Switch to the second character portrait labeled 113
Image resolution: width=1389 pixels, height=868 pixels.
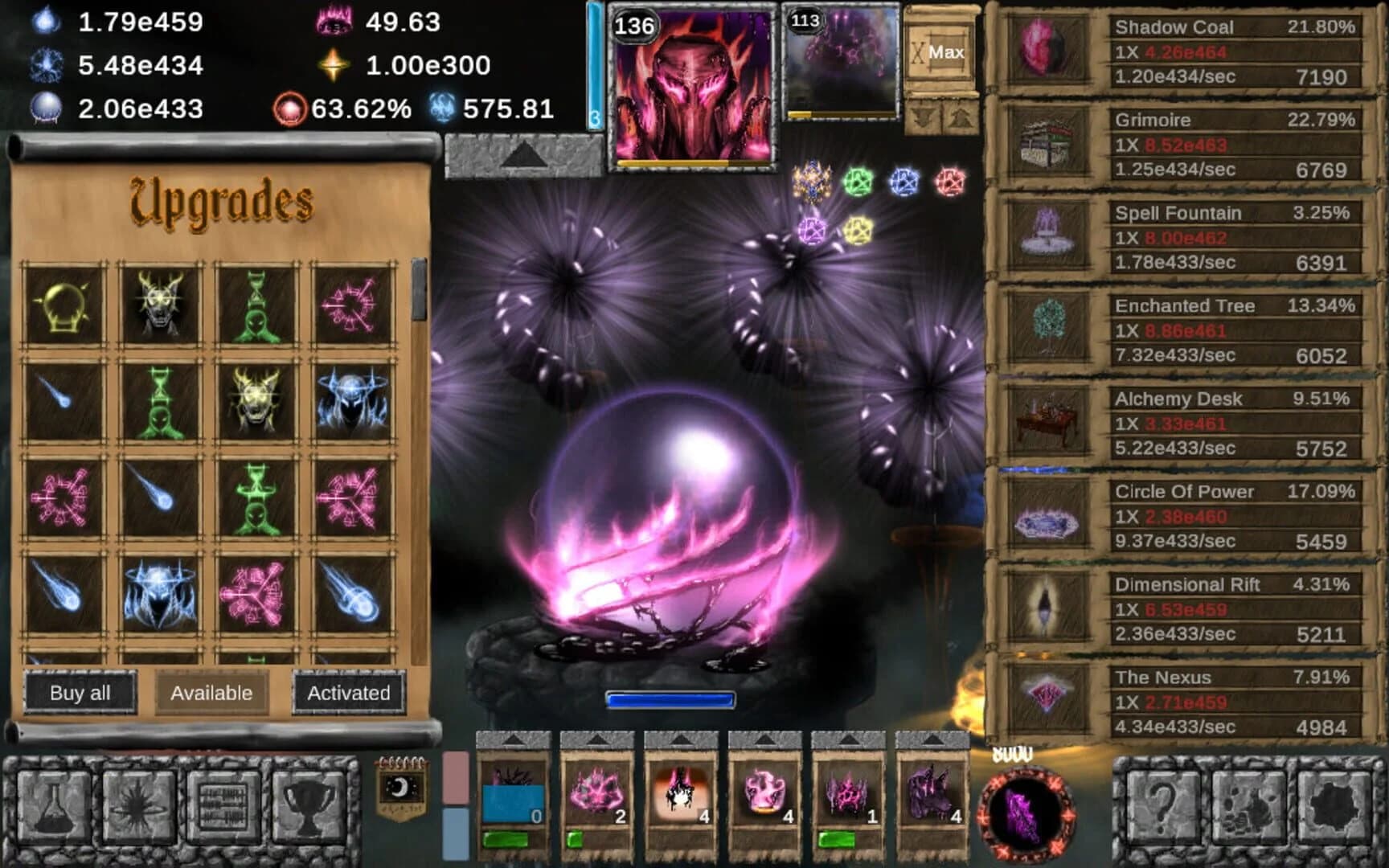(x=838, y=60)
